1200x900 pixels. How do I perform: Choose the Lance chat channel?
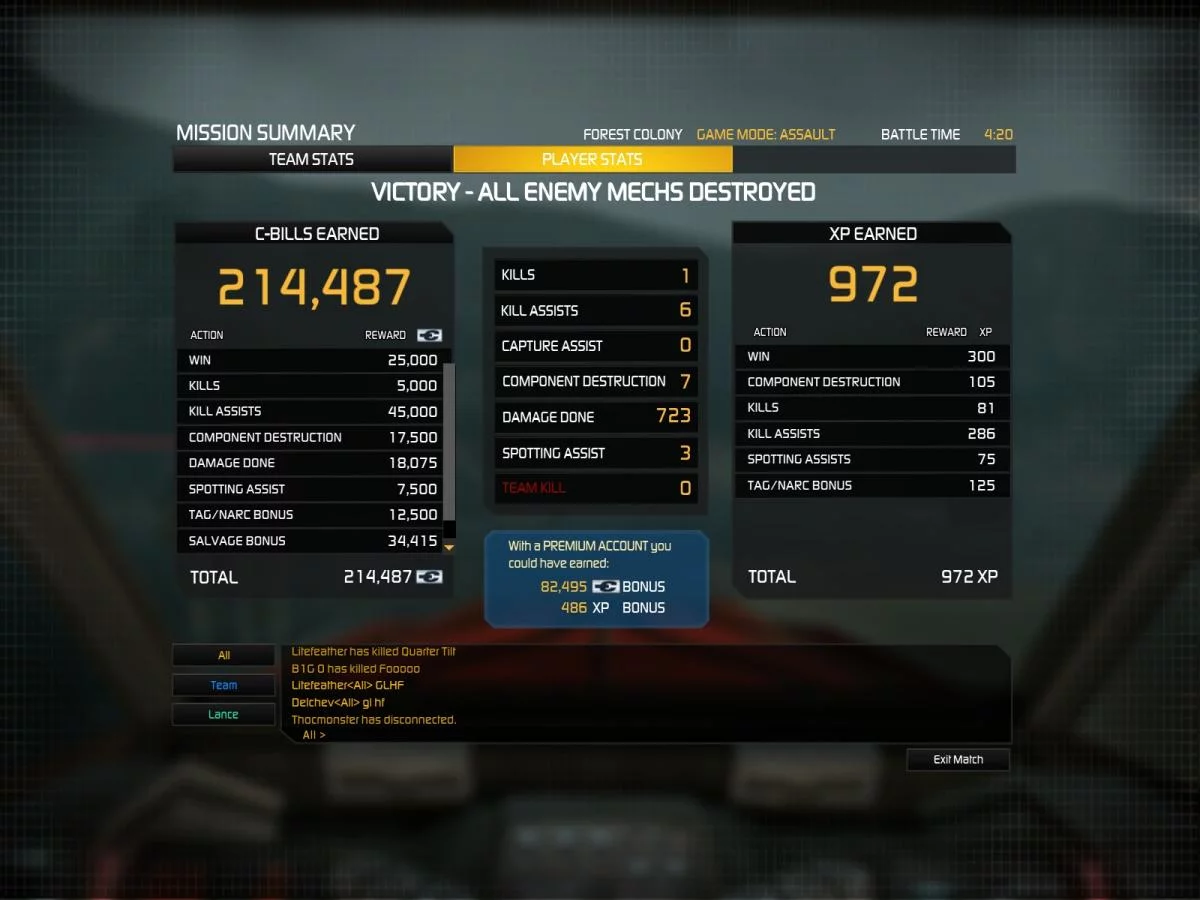tap(224, 714)
